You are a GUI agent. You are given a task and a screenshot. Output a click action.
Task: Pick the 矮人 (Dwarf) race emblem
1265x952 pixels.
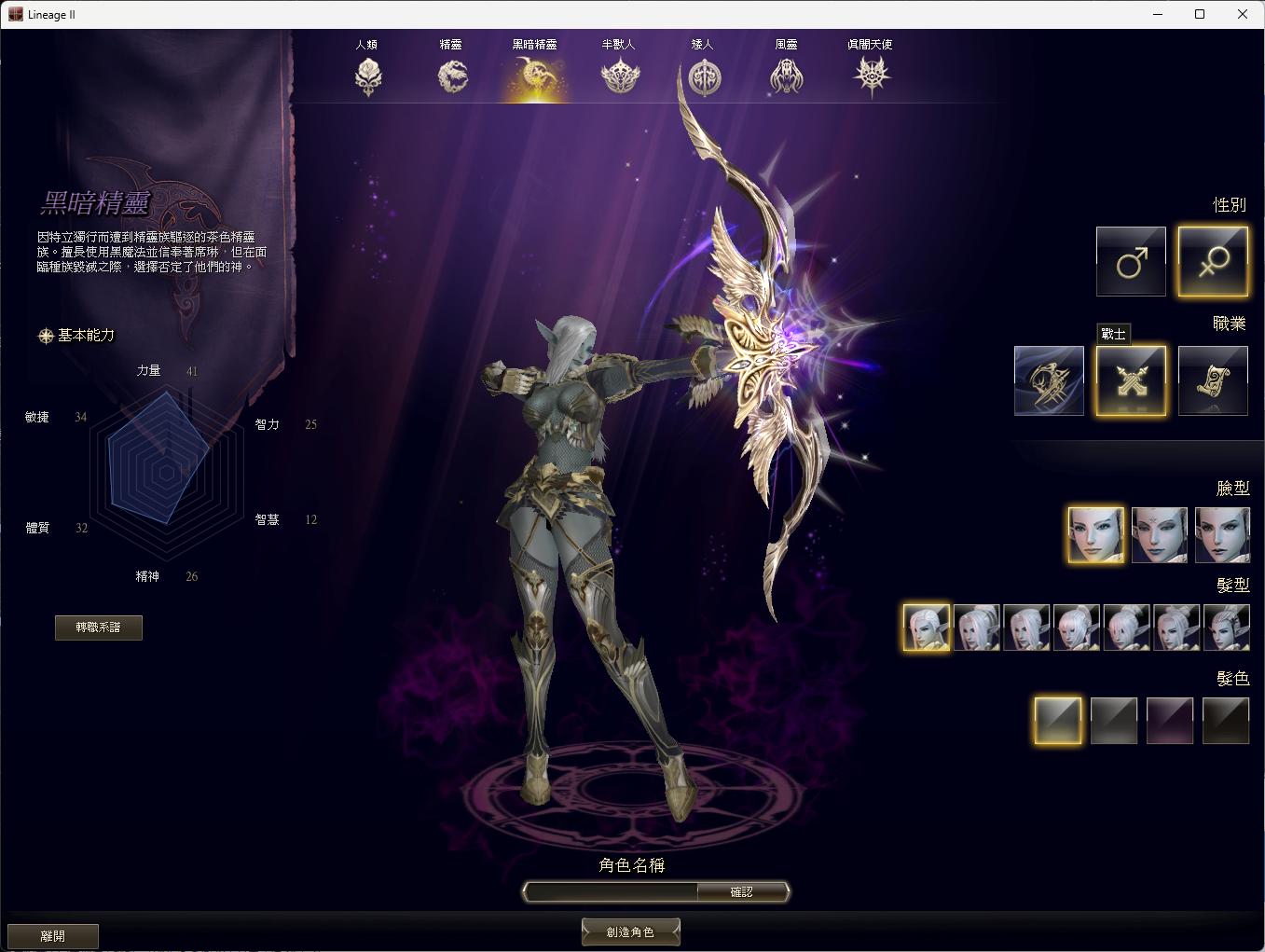(x=704, y=76)
